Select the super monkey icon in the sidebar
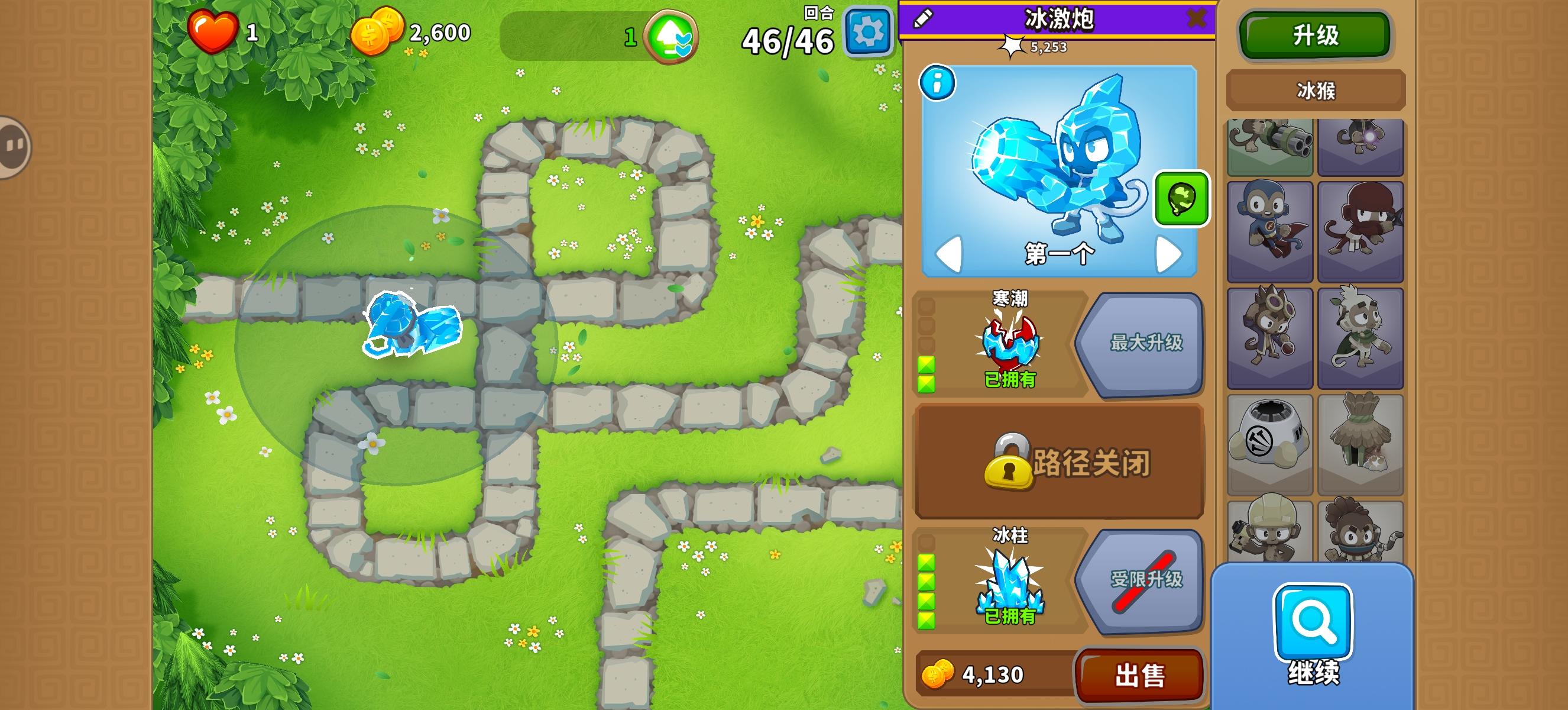The image size is (1568, 710). point(1269,231)
